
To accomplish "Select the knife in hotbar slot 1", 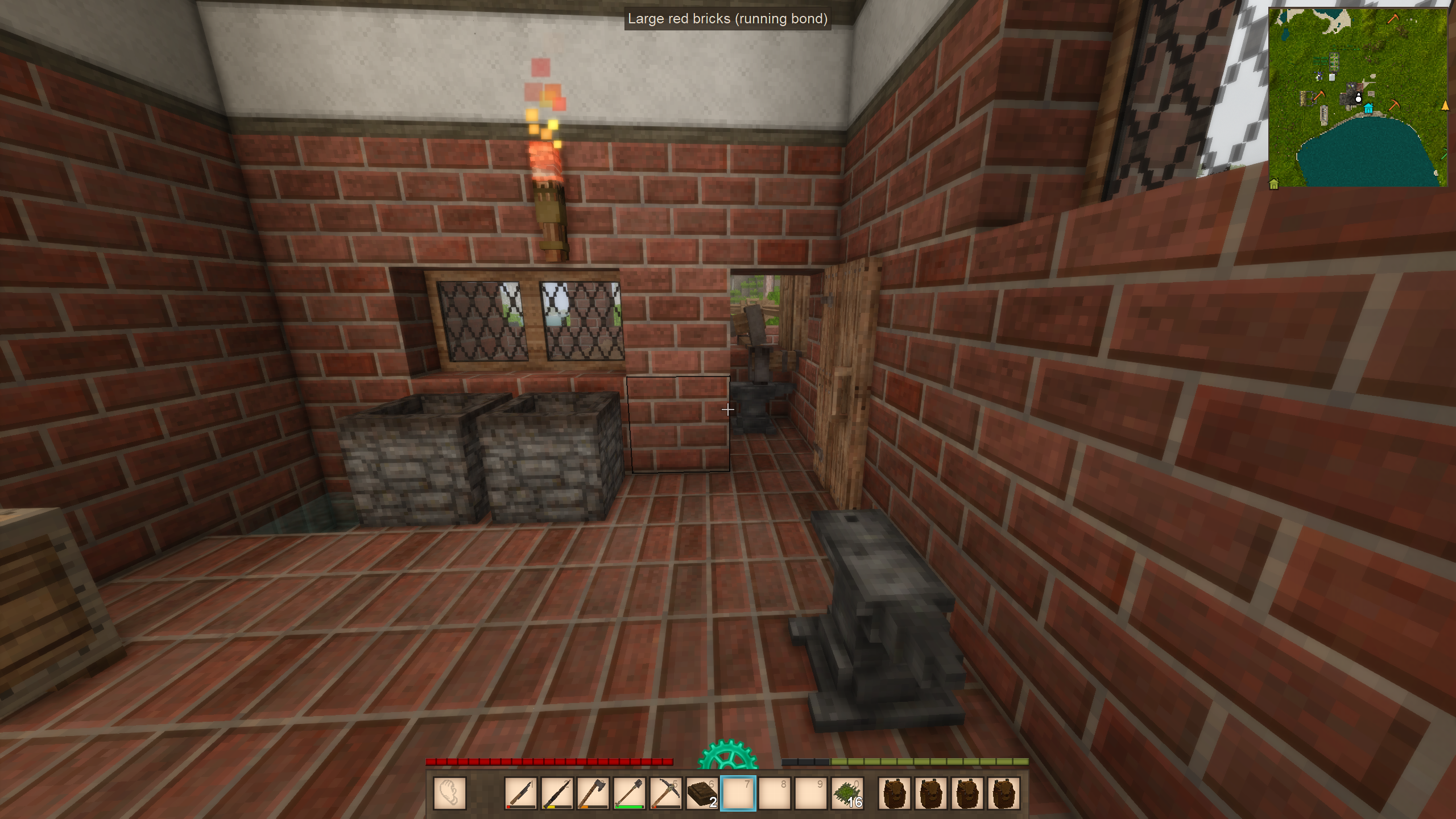I will point(520,793).
